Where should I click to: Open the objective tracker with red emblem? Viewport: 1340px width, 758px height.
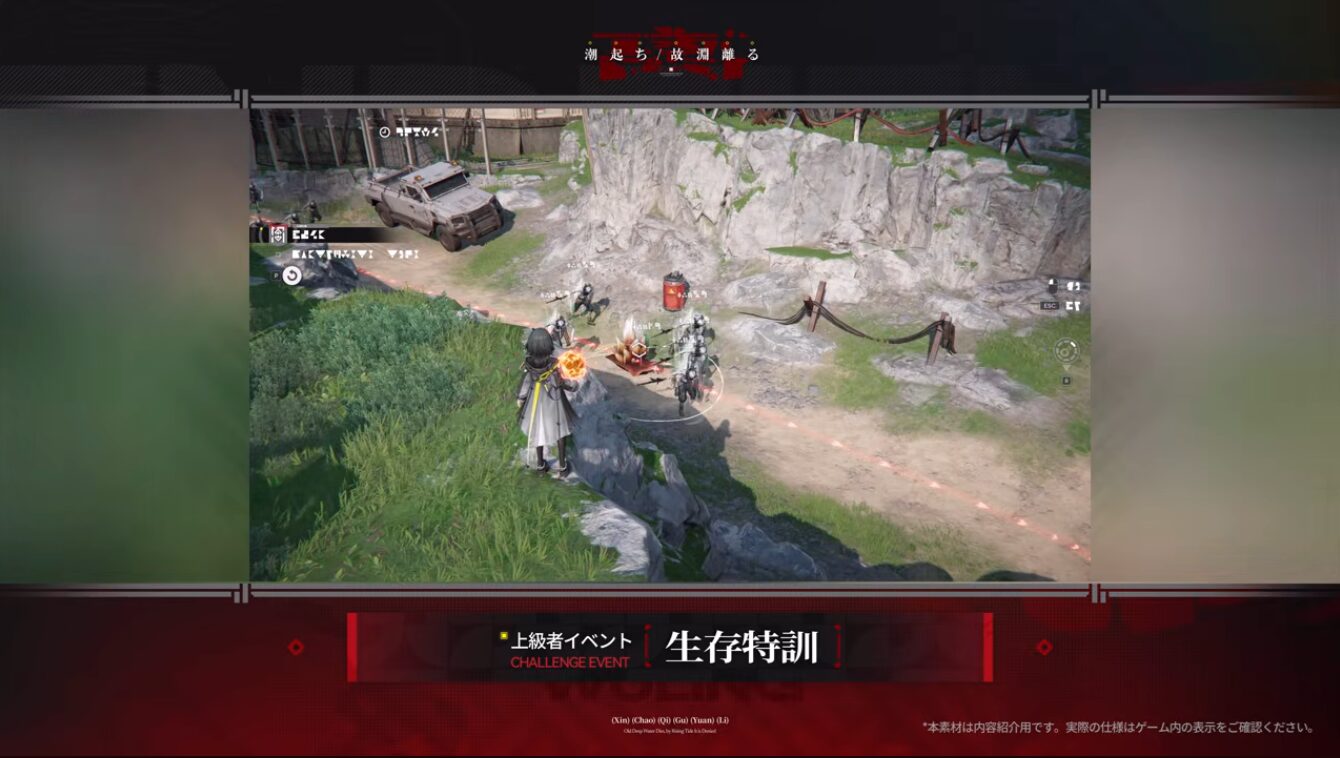(x=277, y=235)
